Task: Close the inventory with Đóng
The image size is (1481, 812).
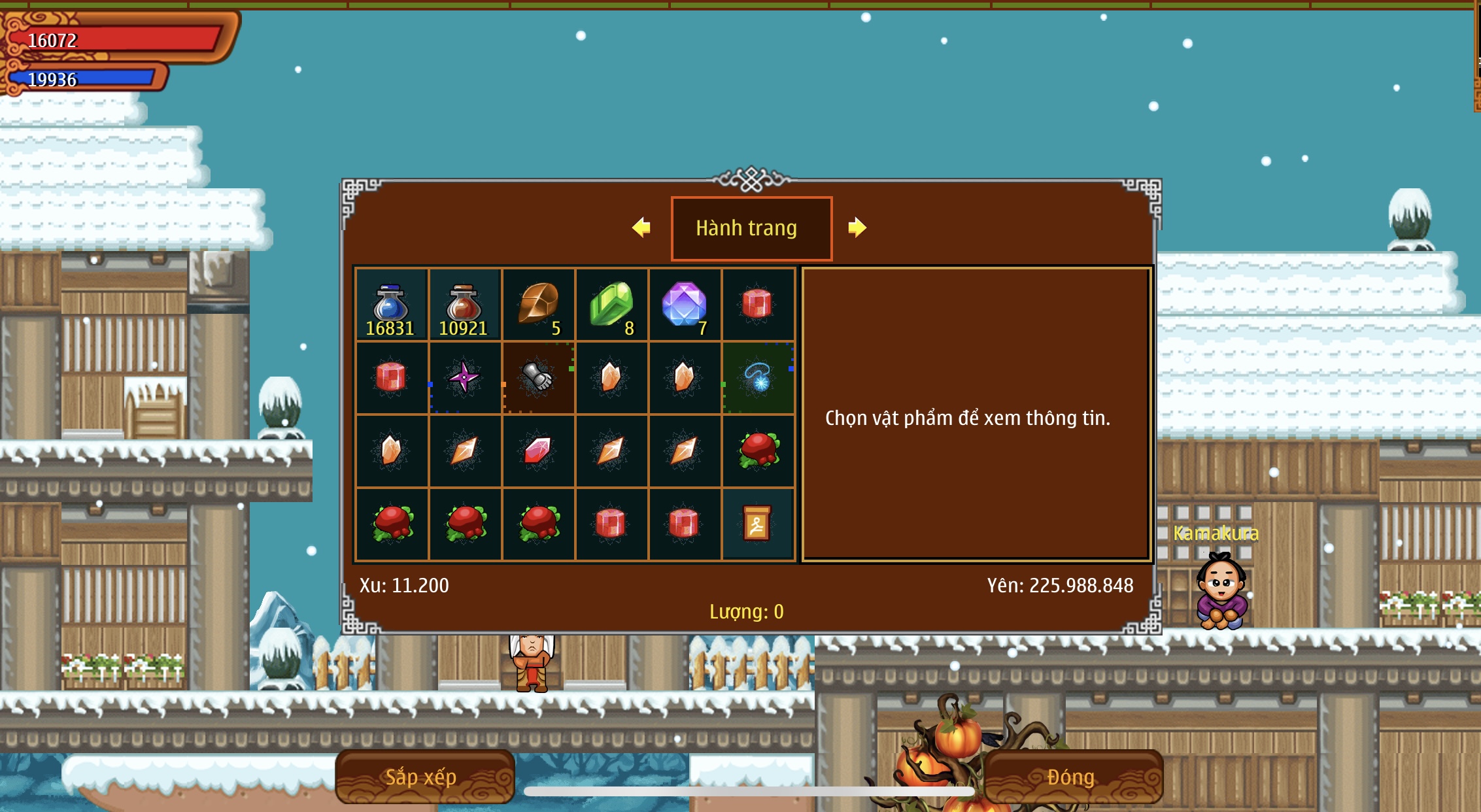Action: click(x=1072, y=777)
